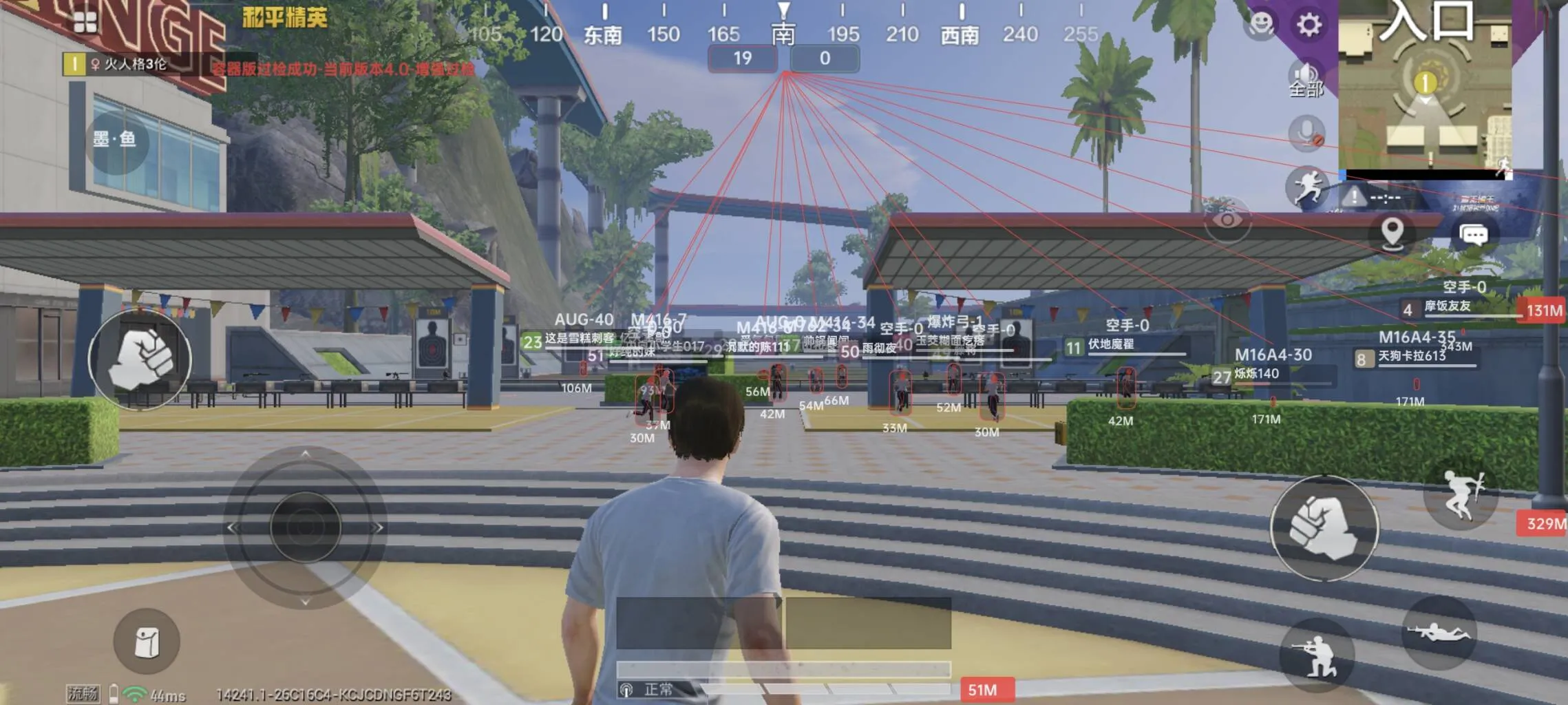1568x705 pixels.
Task: Open the four-square menu icon
Action: tap(85, 23)
